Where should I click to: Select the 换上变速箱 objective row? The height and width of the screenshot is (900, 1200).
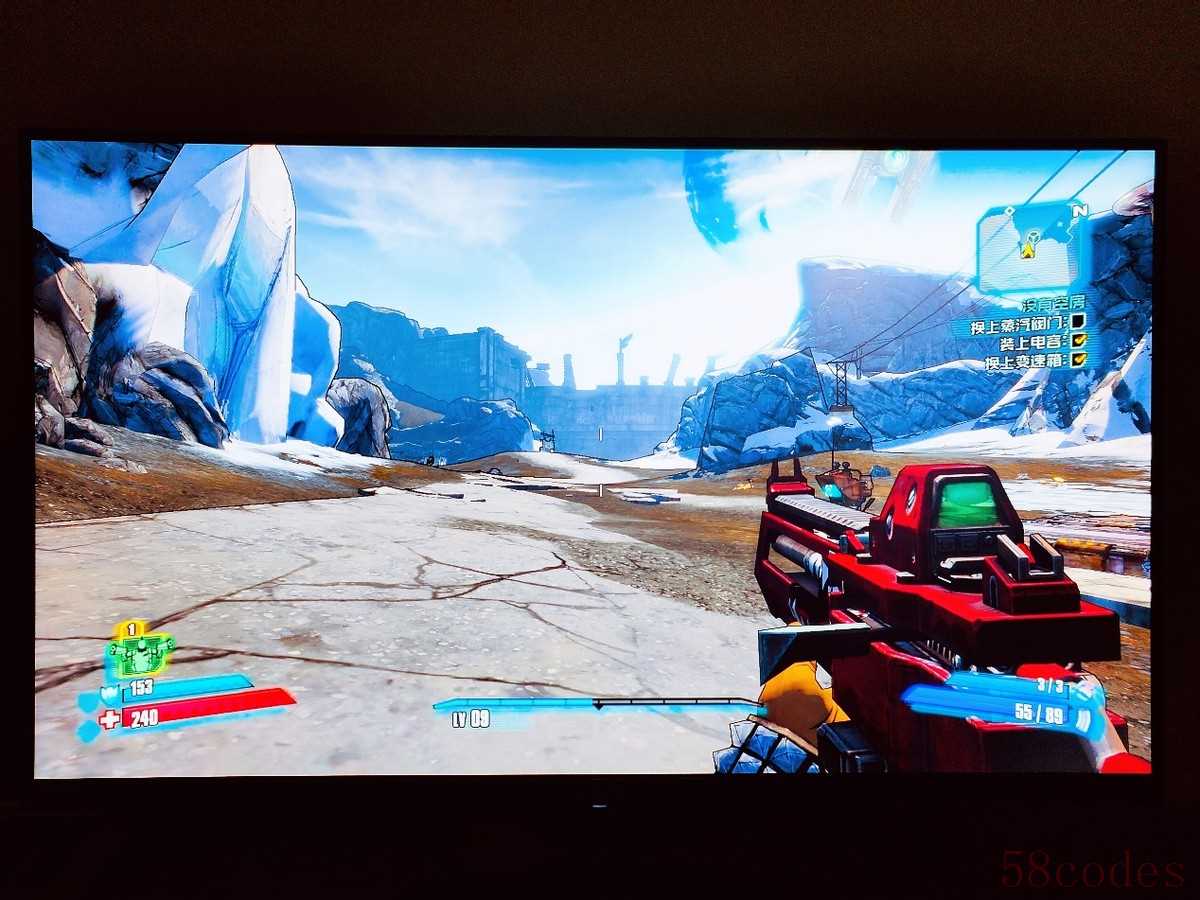click(1035, 360)
